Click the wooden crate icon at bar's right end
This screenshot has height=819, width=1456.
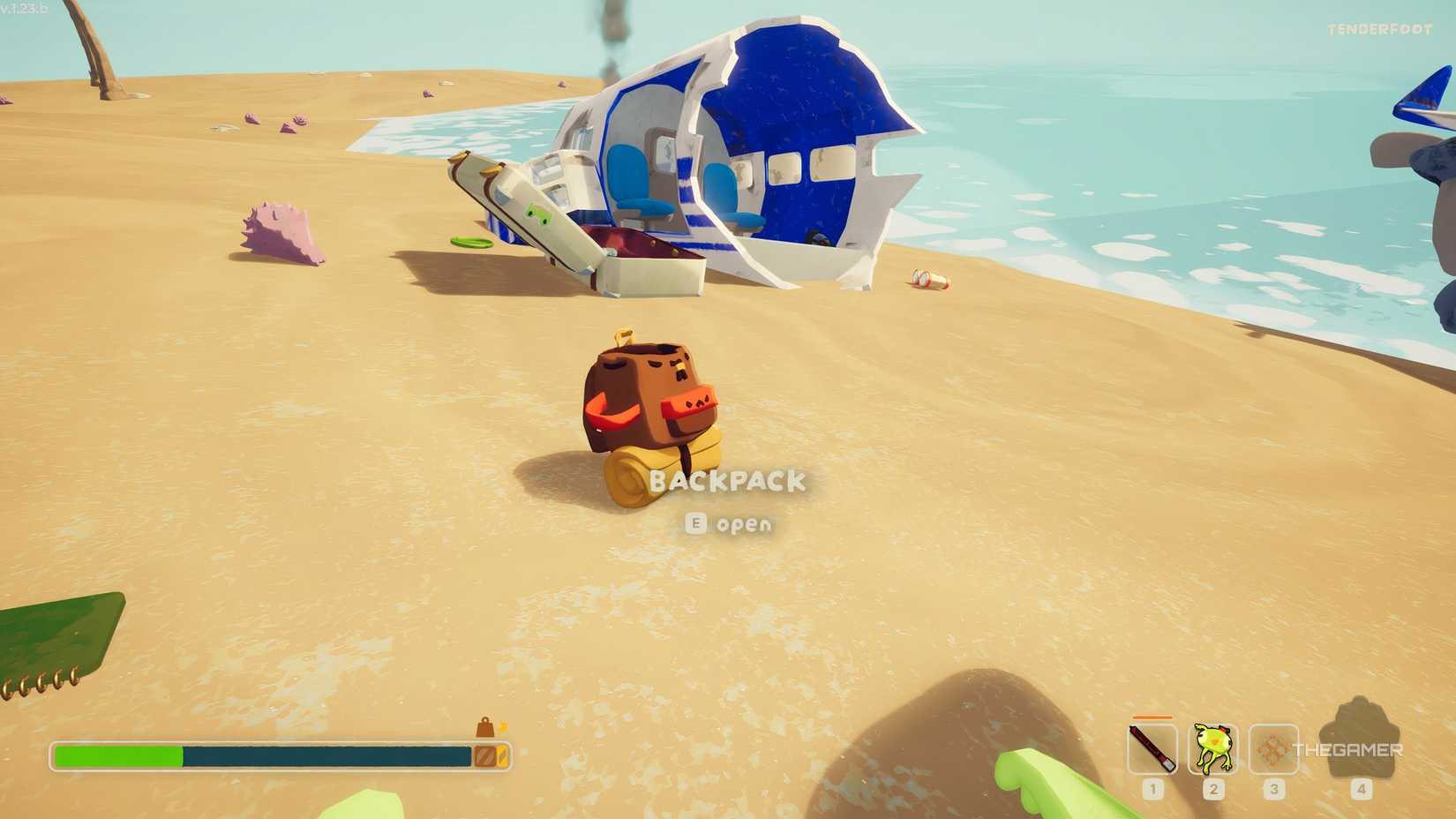point(484,756)
